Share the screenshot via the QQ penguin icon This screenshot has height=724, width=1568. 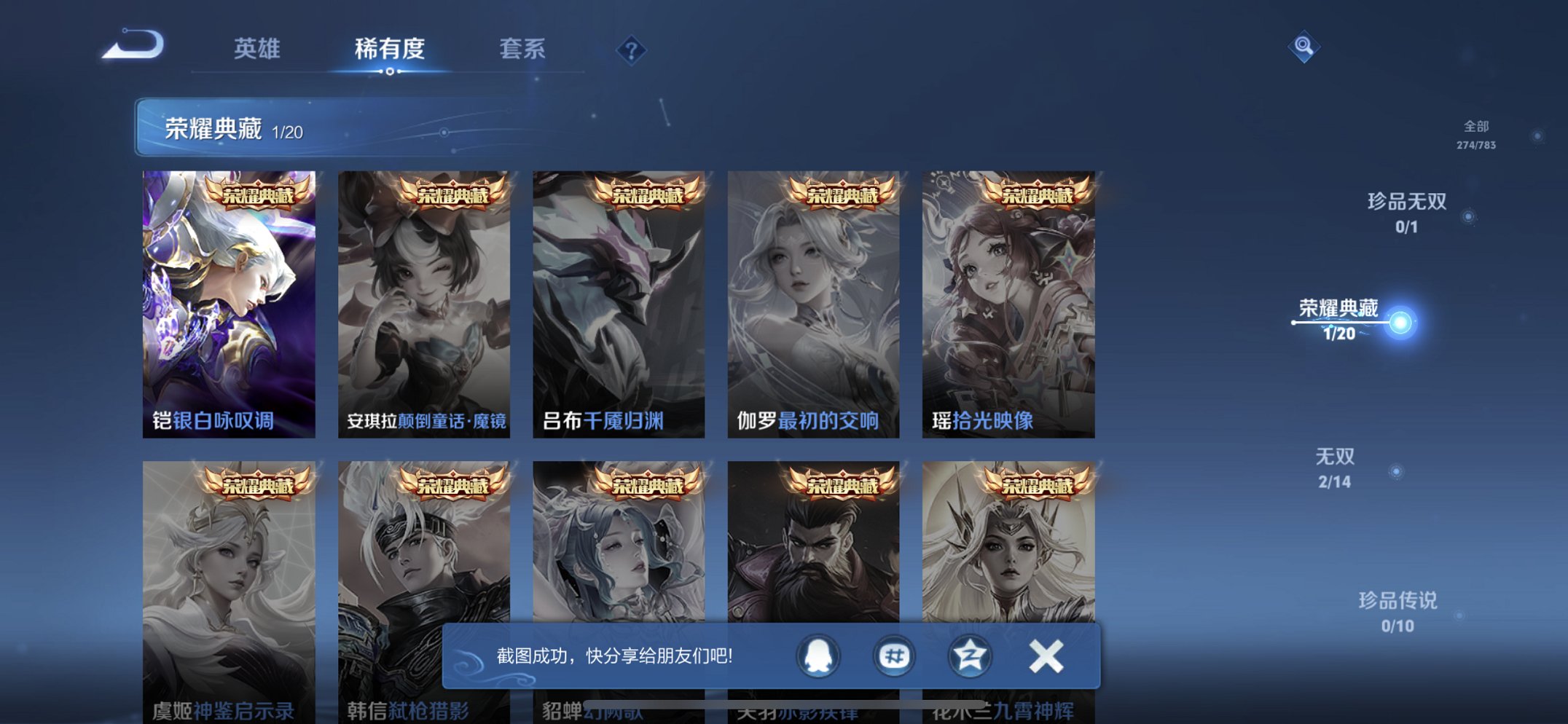818,655
